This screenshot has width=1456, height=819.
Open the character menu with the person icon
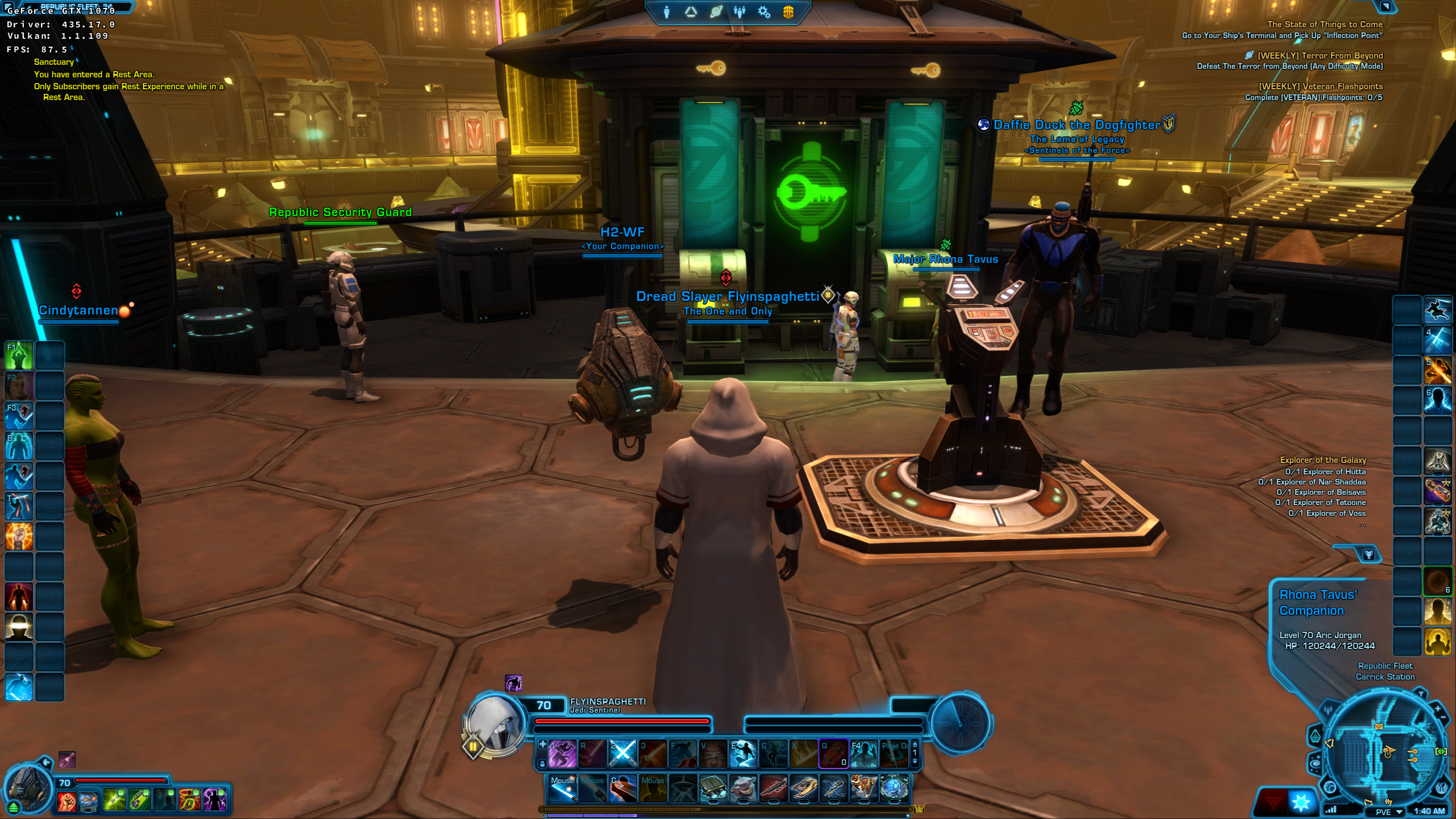tap(667, 11)
